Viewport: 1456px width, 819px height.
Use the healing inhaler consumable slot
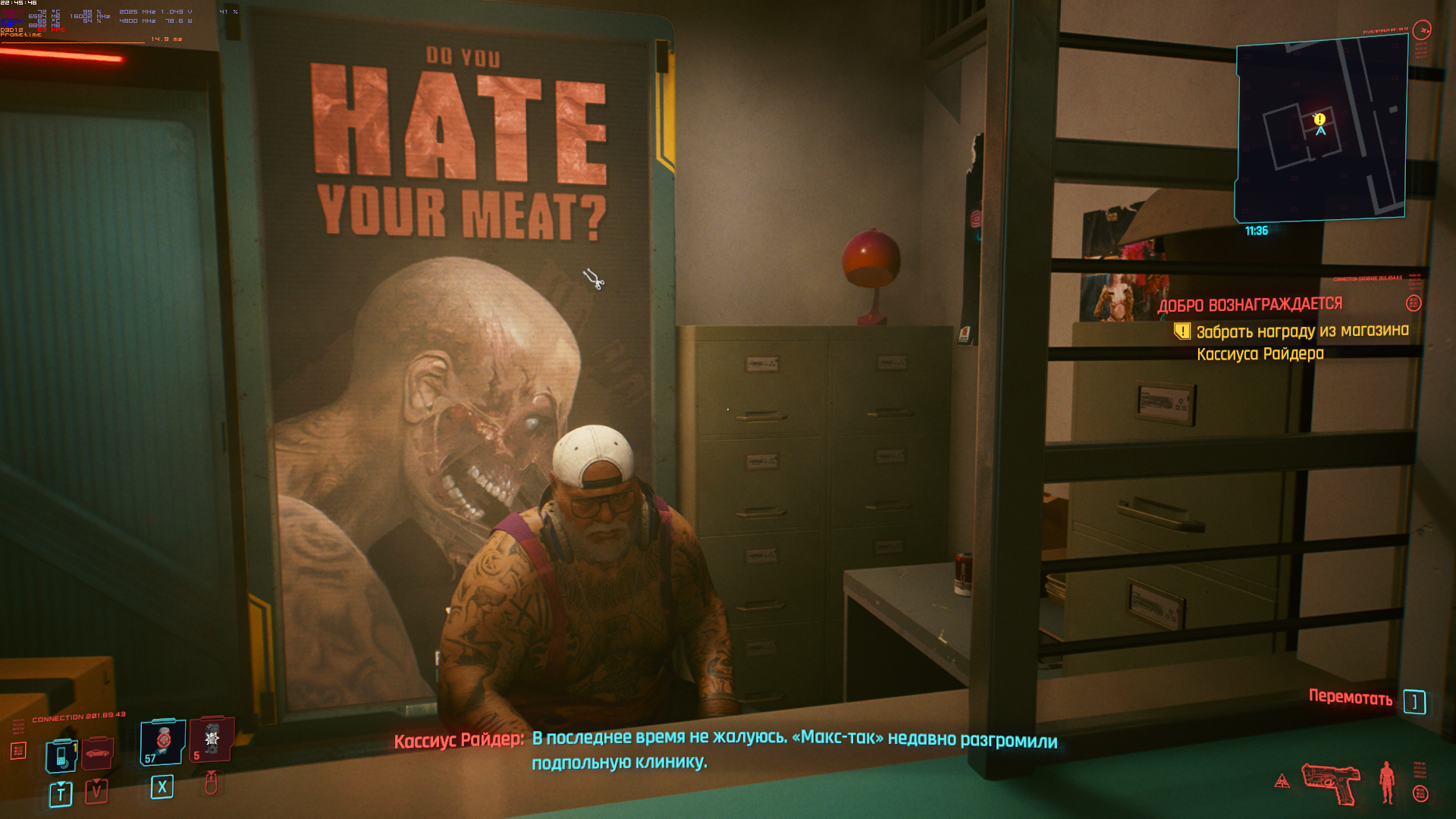pos(163,741)
